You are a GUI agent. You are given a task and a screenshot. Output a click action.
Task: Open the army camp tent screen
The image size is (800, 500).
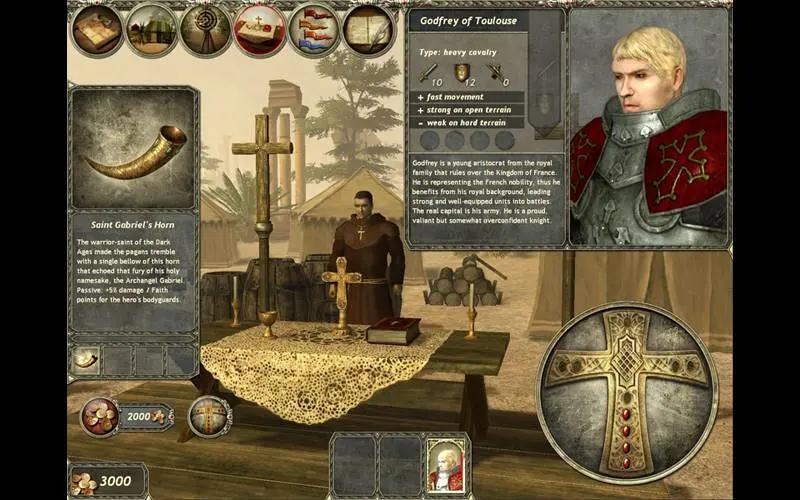152,30
